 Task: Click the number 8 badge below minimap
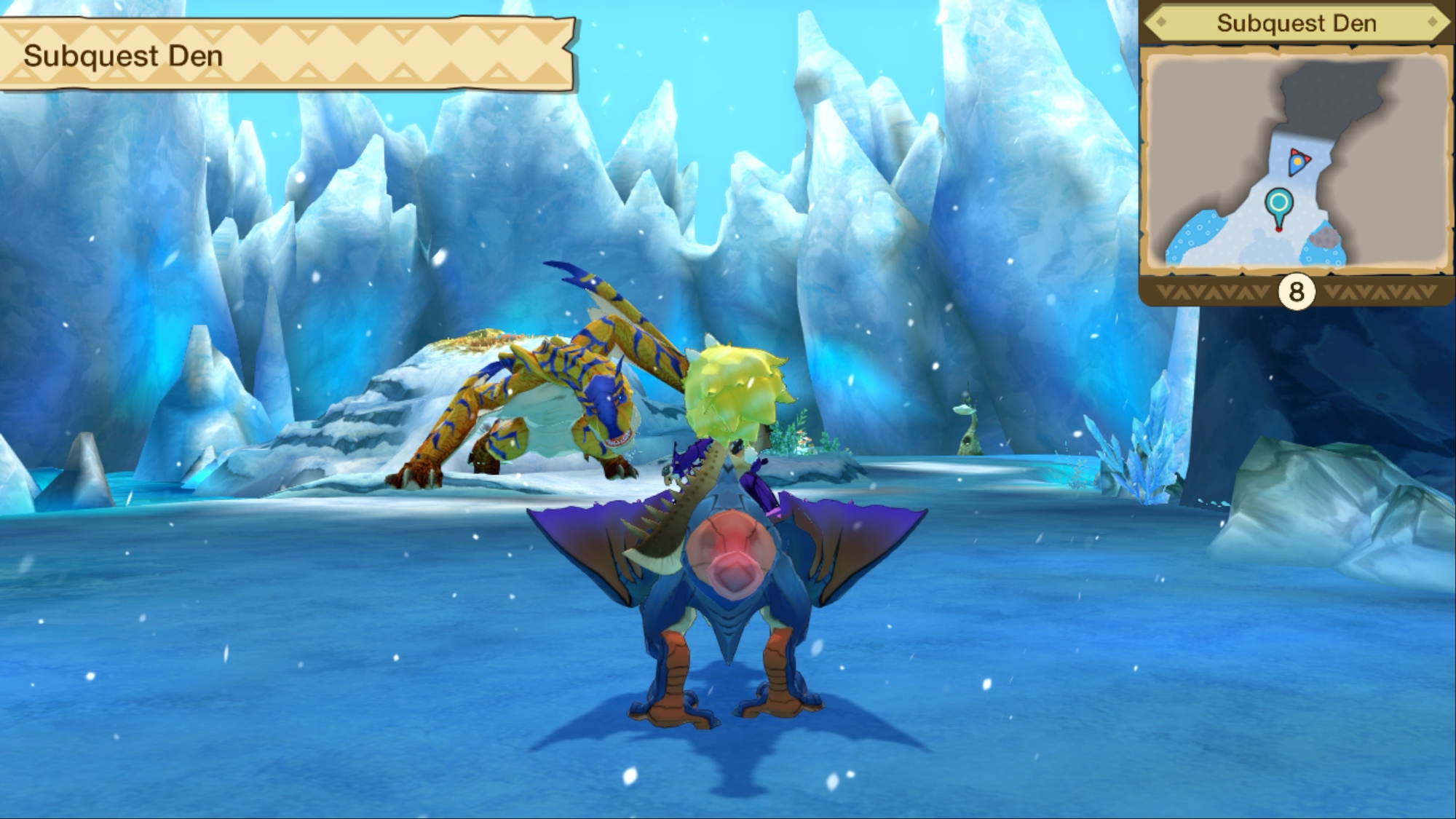1296,293
